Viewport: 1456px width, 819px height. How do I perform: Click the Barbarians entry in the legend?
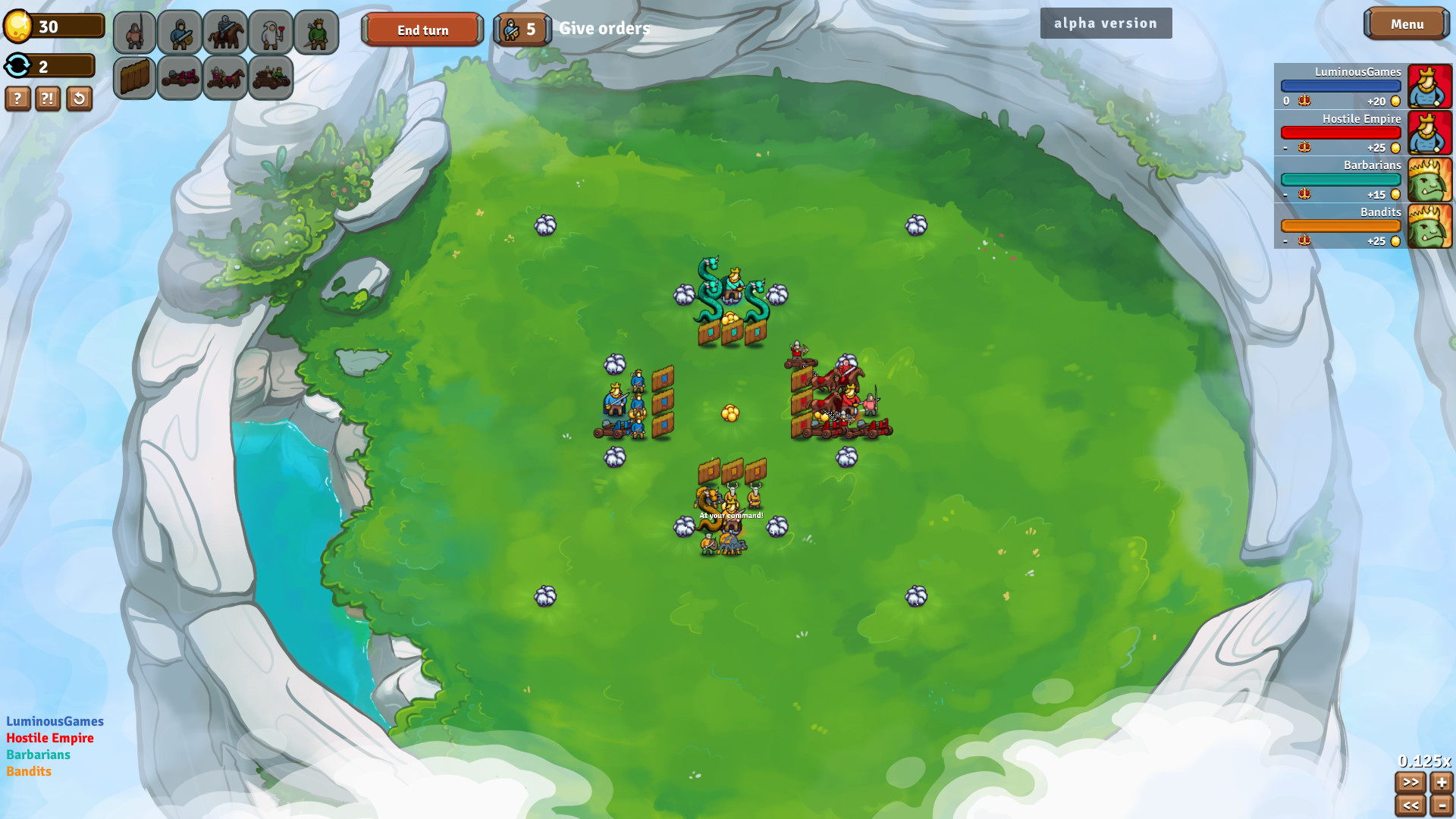38,755
